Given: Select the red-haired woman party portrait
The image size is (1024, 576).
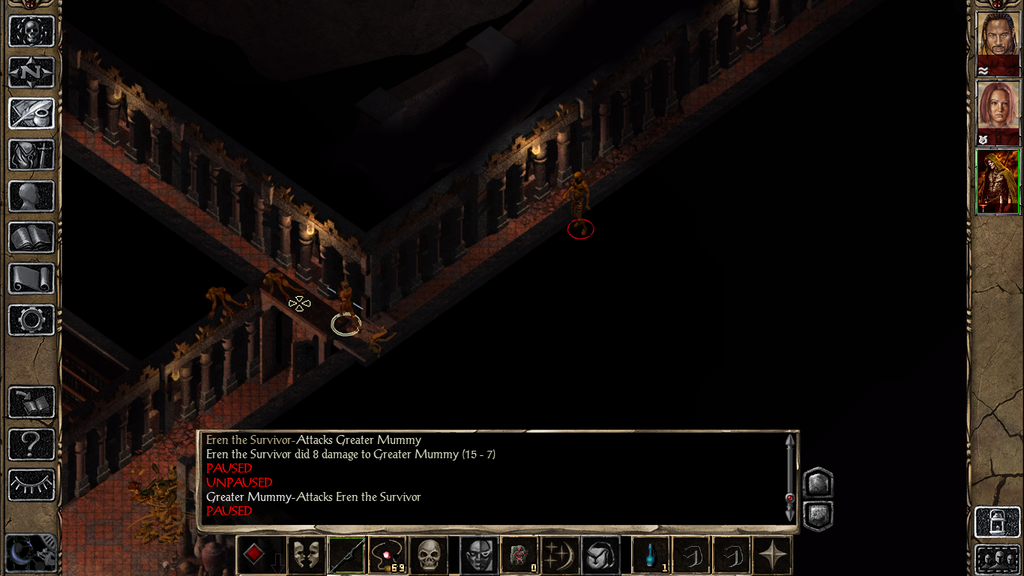Looking at the screenshot, I should point(997,107).
